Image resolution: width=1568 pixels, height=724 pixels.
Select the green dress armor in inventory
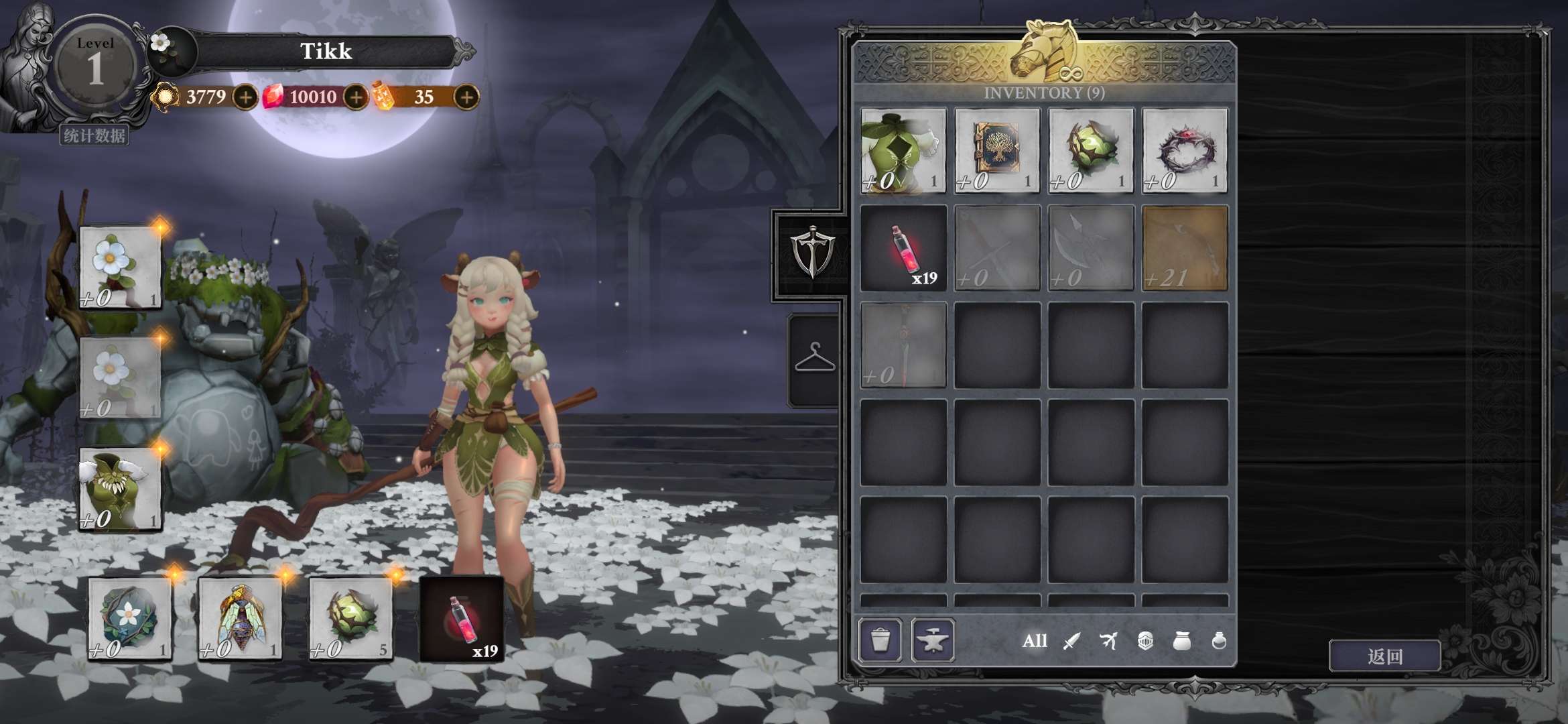(x=903, y=151)
